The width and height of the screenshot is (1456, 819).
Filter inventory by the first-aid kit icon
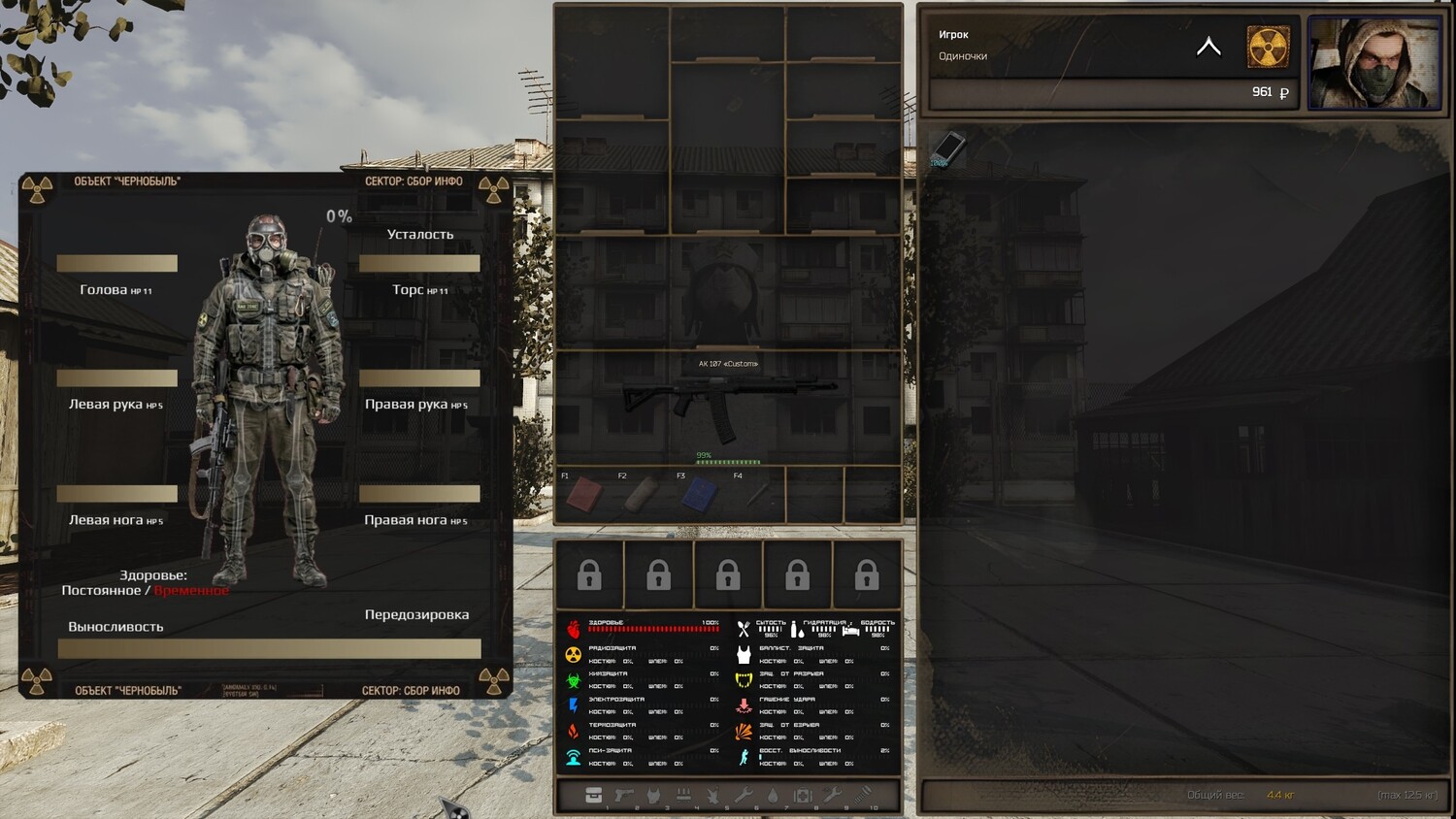[802, 796]
